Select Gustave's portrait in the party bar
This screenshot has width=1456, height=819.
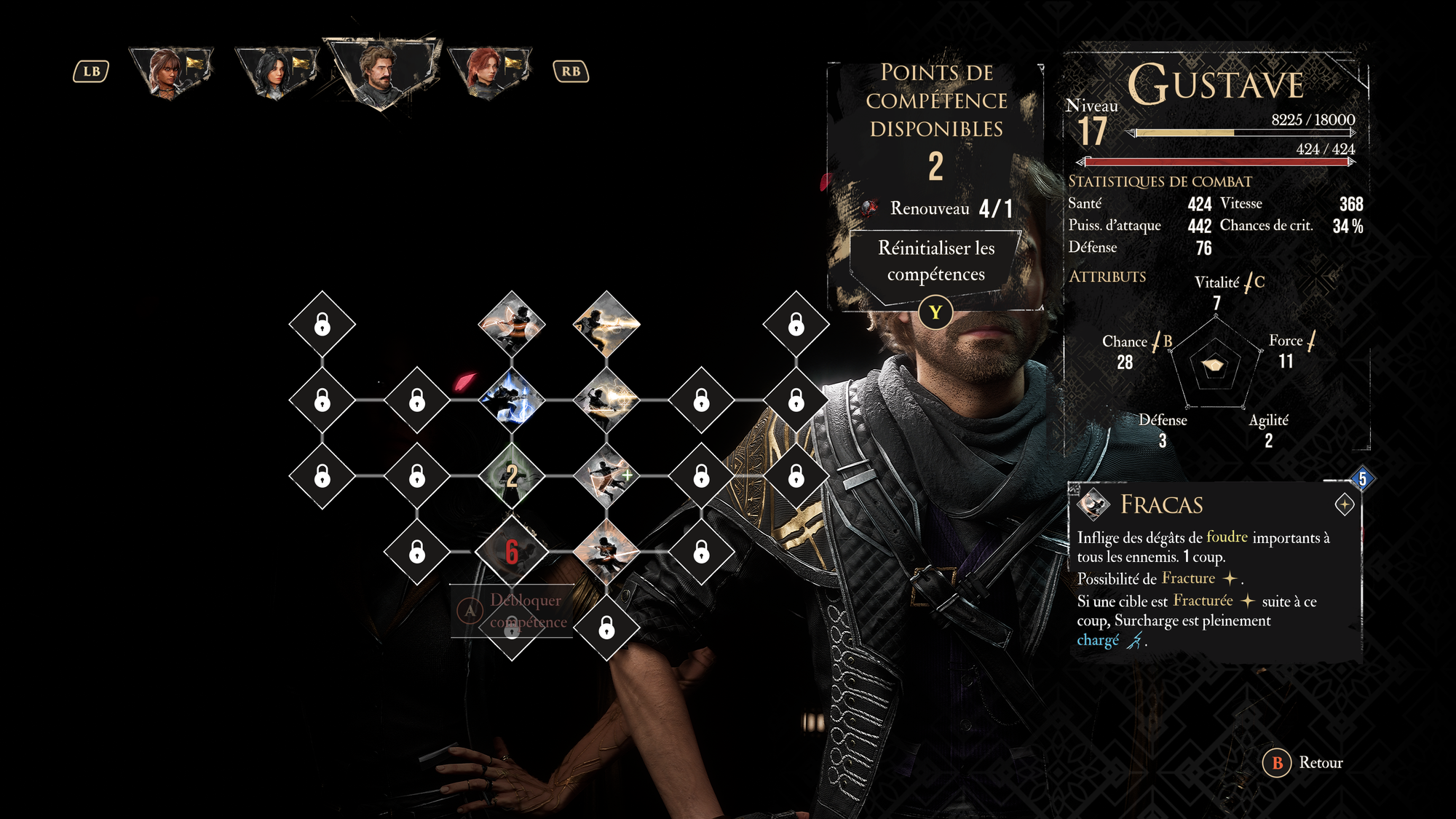pyautogui.click(x=381, y=71)
